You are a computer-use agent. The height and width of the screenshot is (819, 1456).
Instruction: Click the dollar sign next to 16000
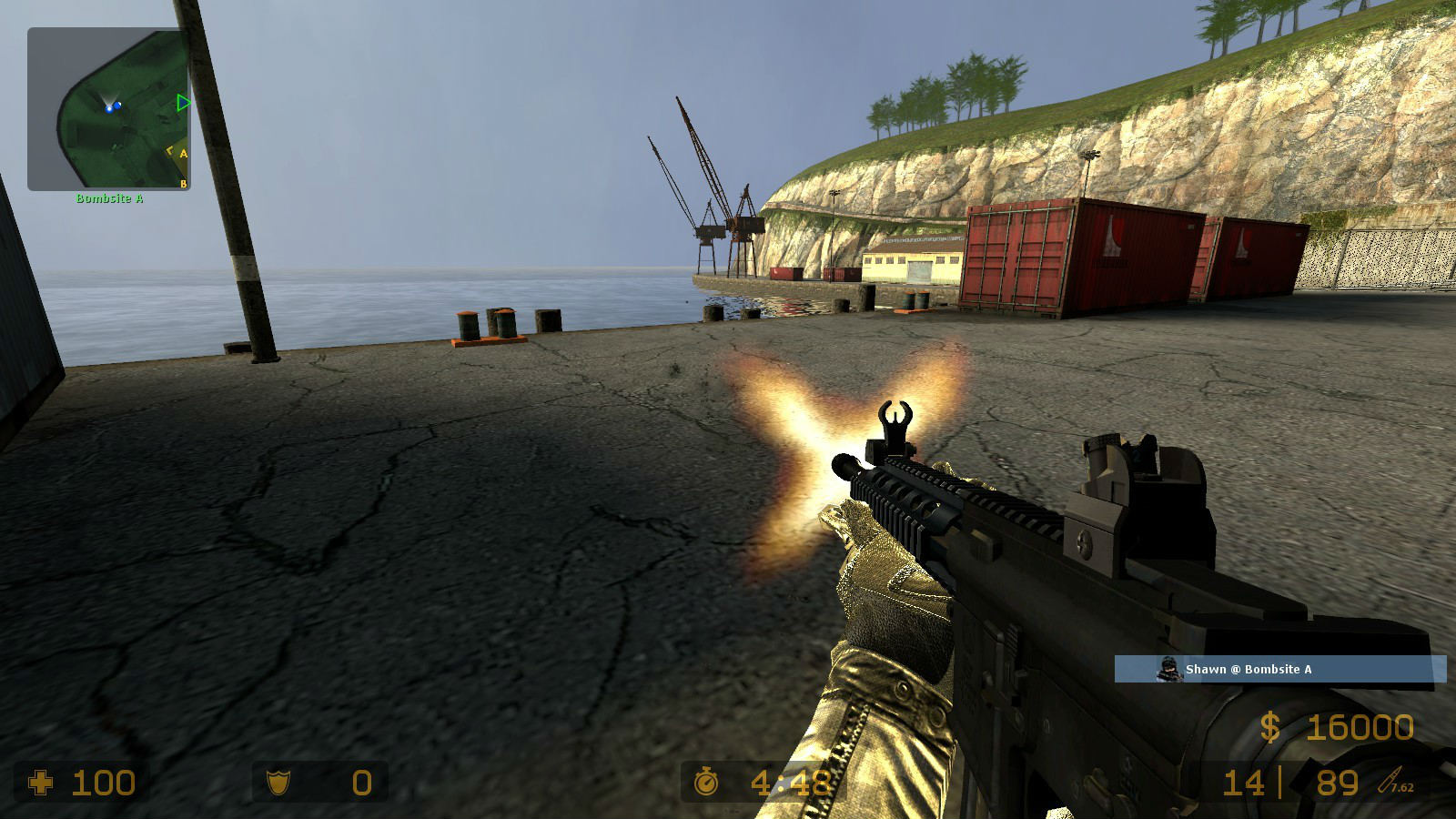tap(1271, 726)
